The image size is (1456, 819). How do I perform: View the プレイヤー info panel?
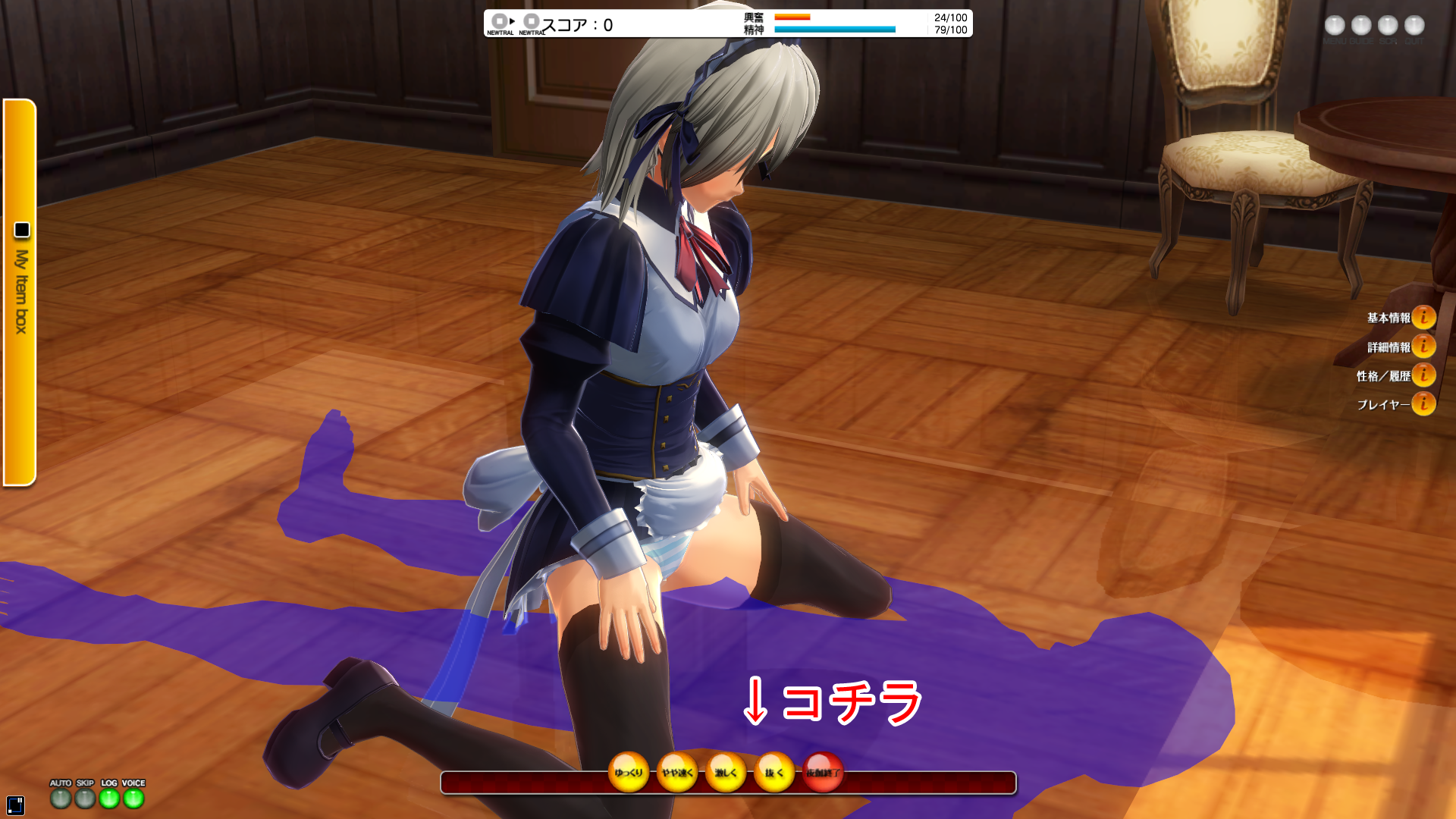click(x=1423, y=404)
